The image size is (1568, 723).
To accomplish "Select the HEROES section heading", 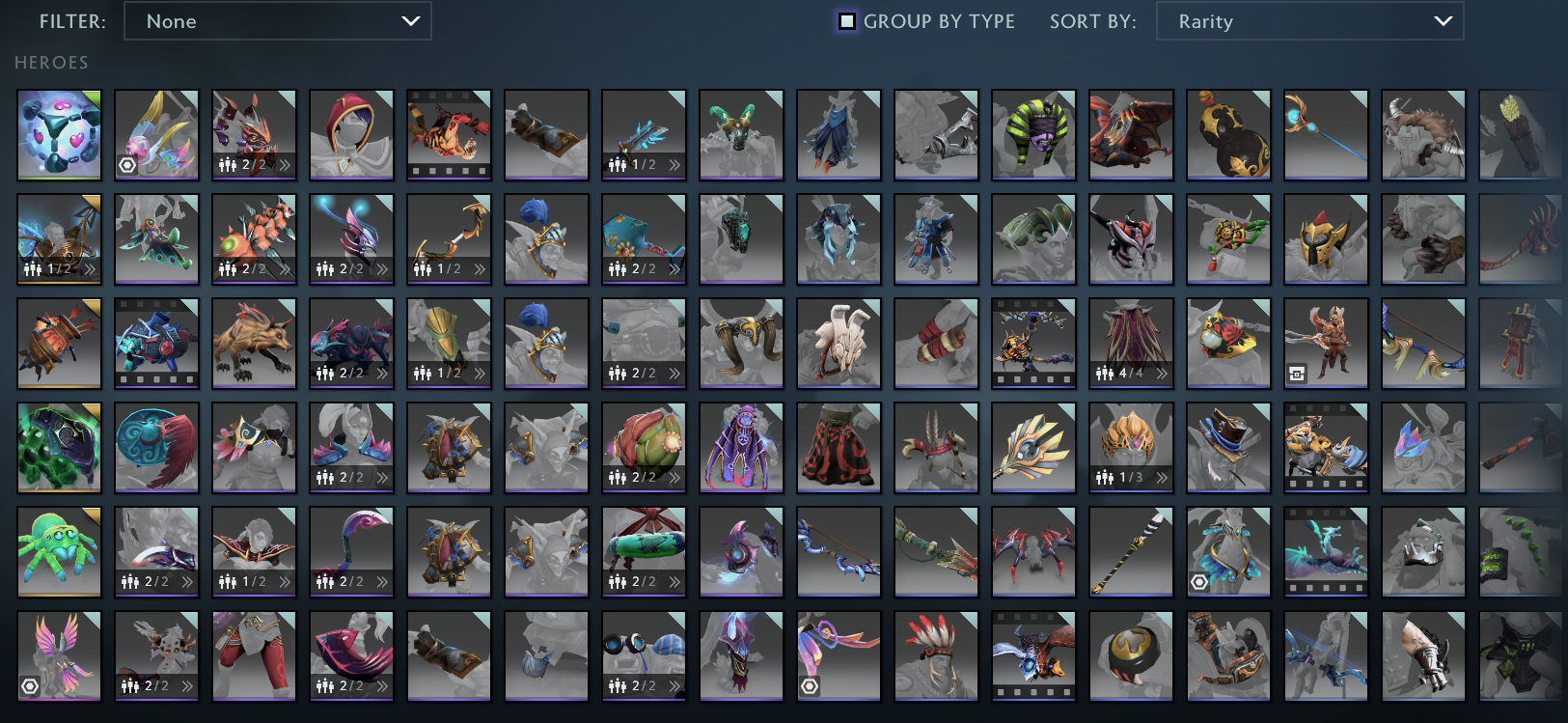I will 50,62.
